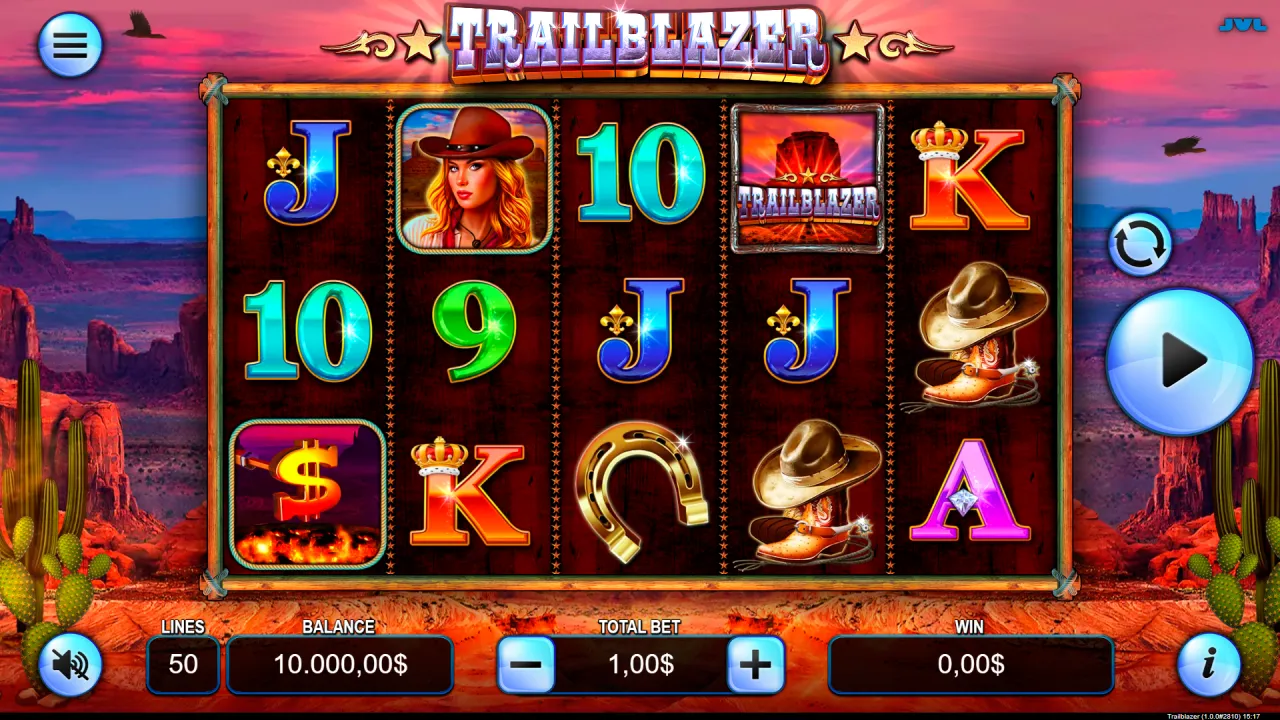Select the WIN amount display

pos(970,664)
